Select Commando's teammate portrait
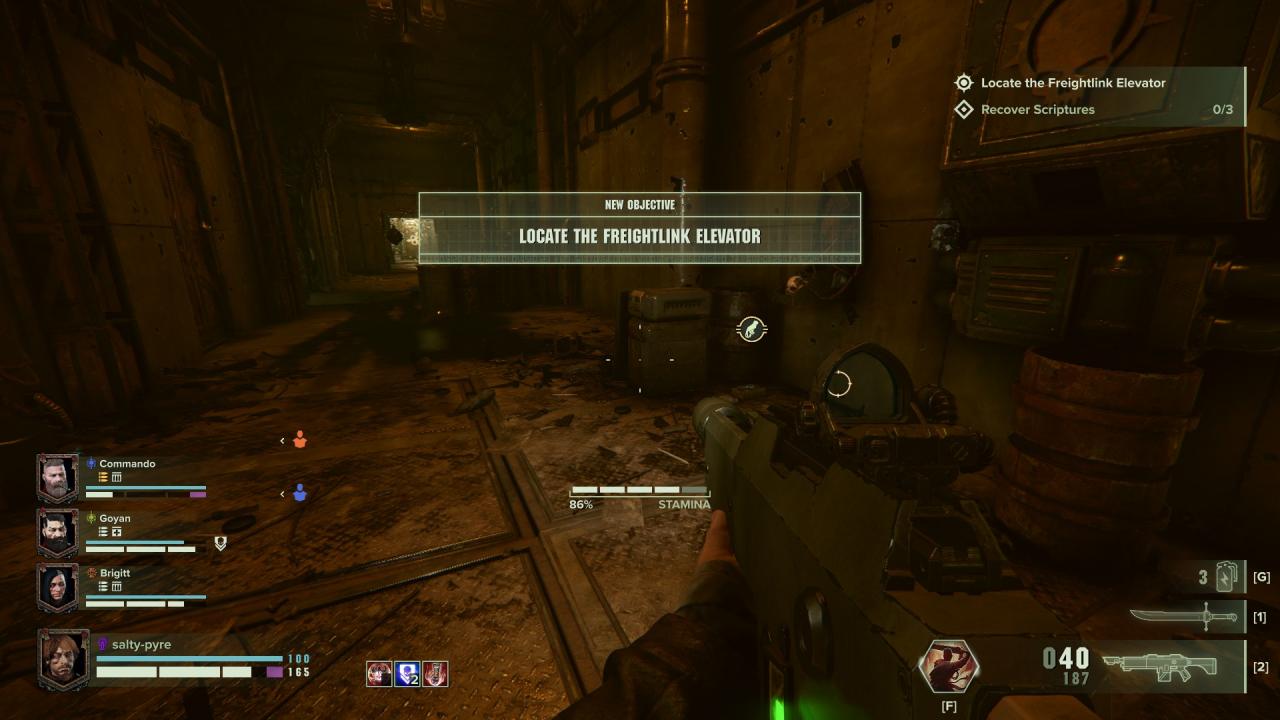This screenshot has height=720, width=1280. pos(57,478)
